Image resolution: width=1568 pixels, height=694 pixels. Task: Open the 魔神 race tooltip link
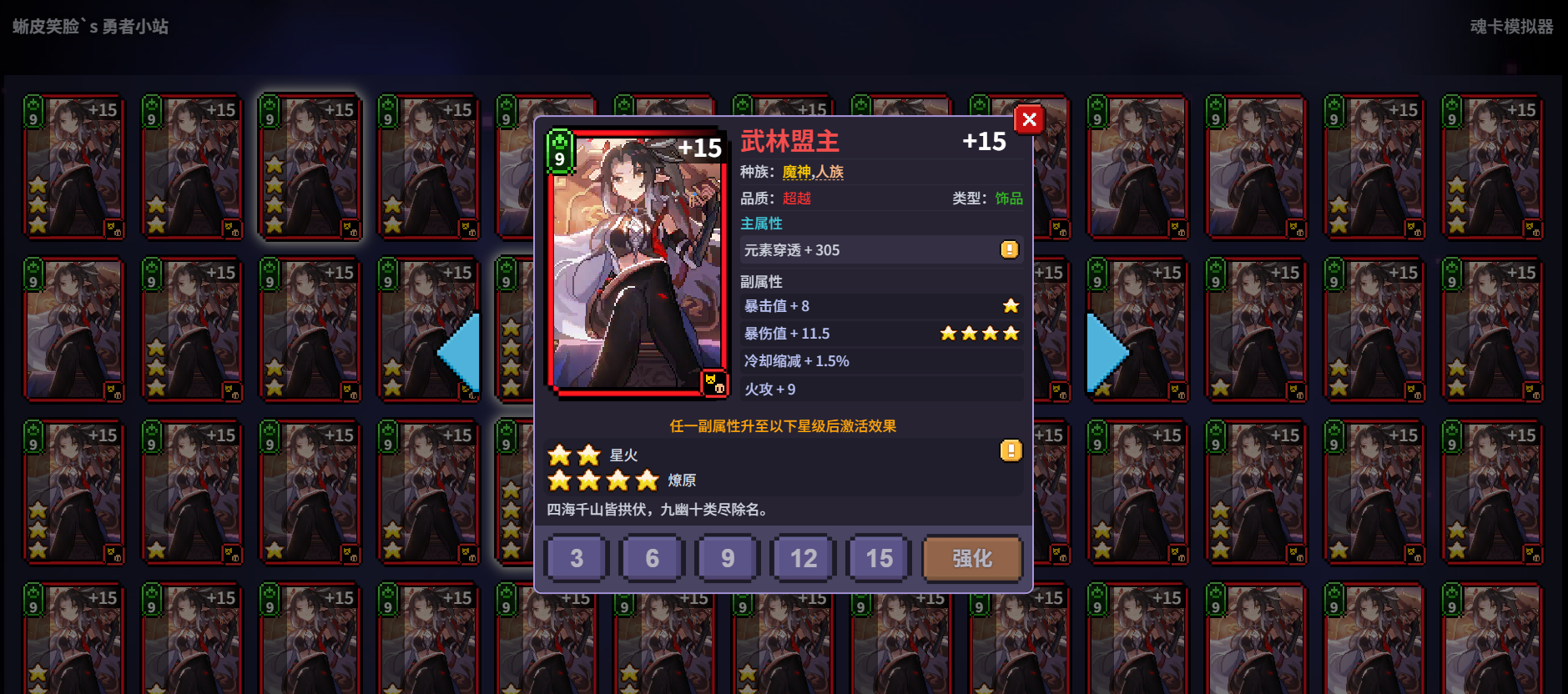[x=797, y=171]
